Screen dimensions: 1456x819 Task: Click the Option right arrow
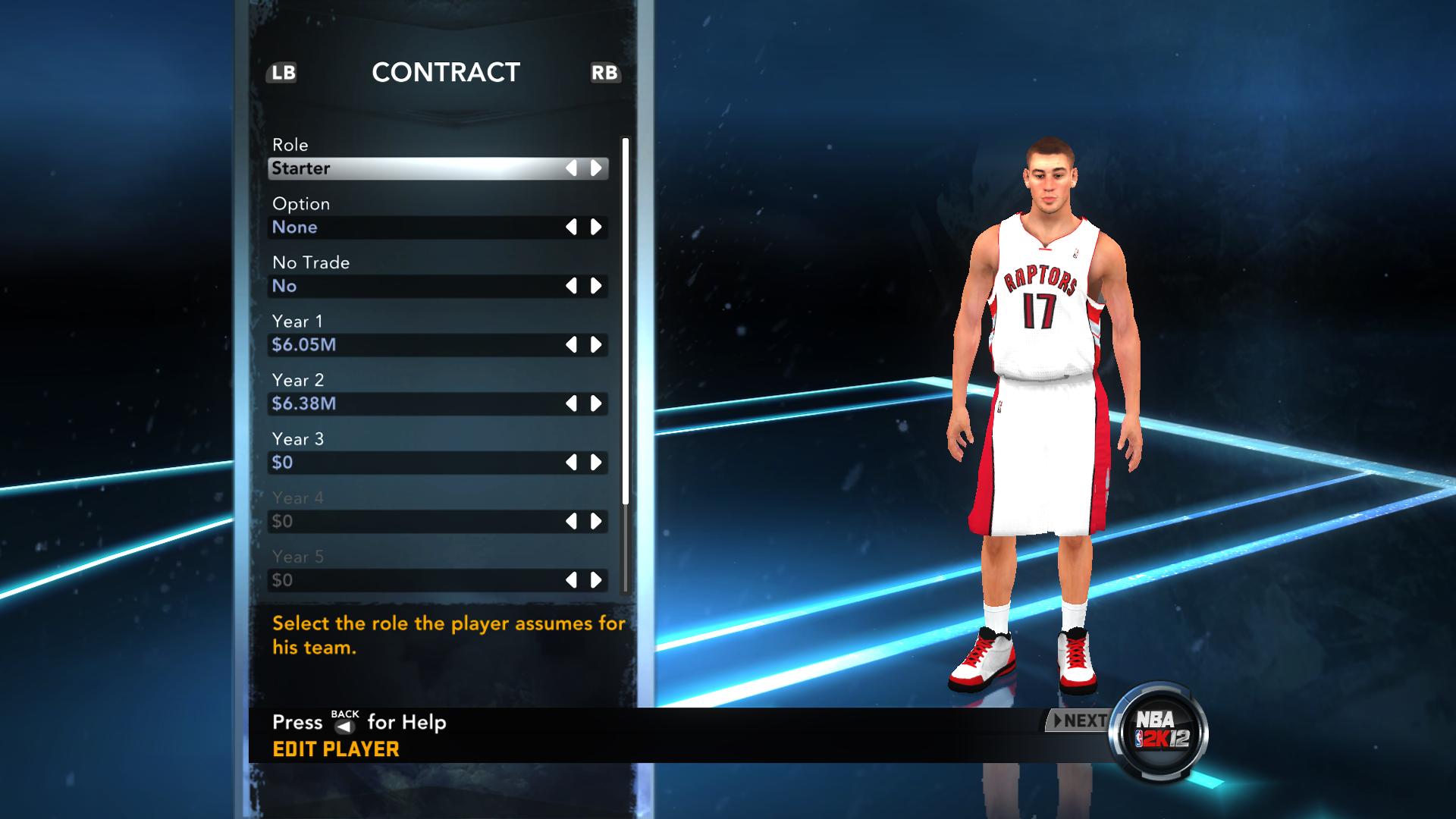click(596, 227)
